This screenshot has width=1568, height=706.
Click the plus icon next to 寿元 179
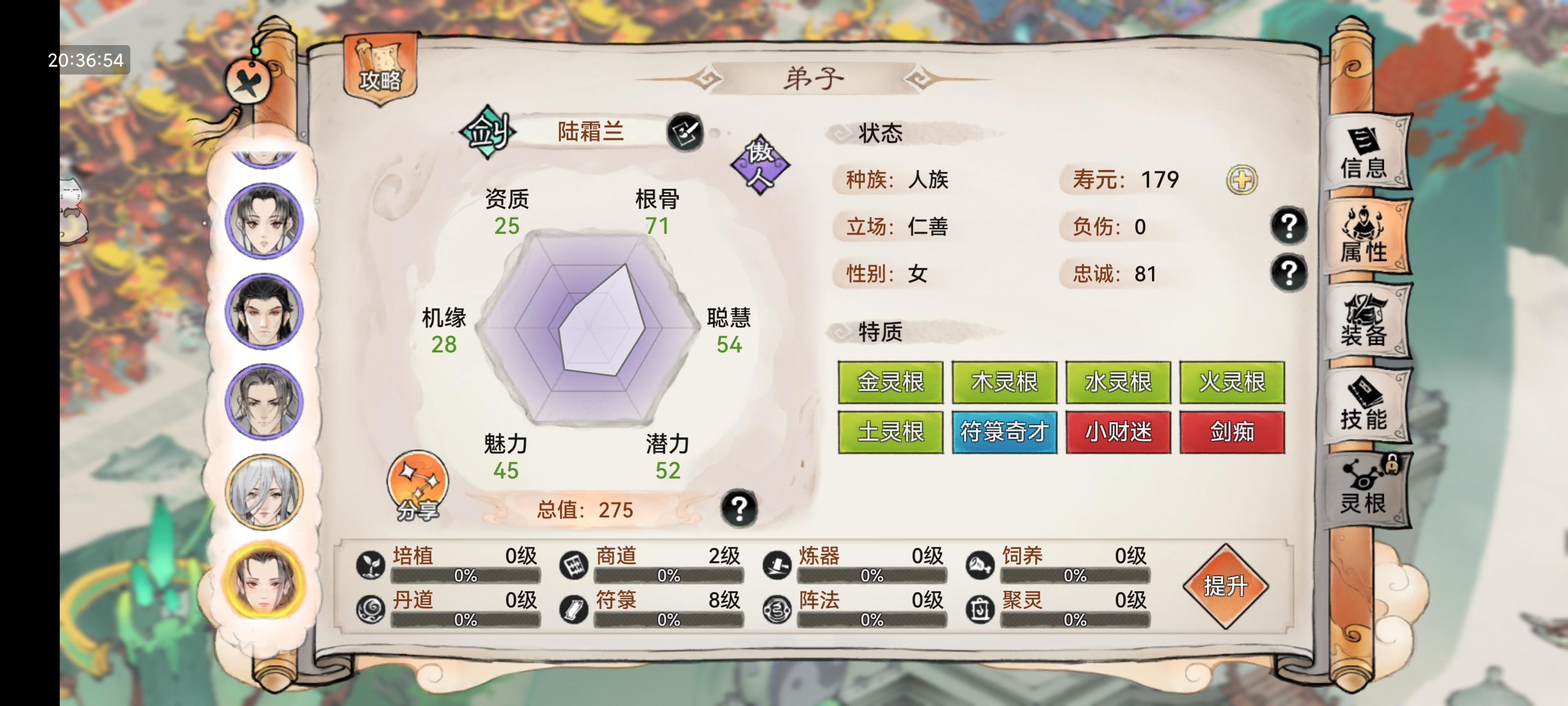coord(1242,180)
